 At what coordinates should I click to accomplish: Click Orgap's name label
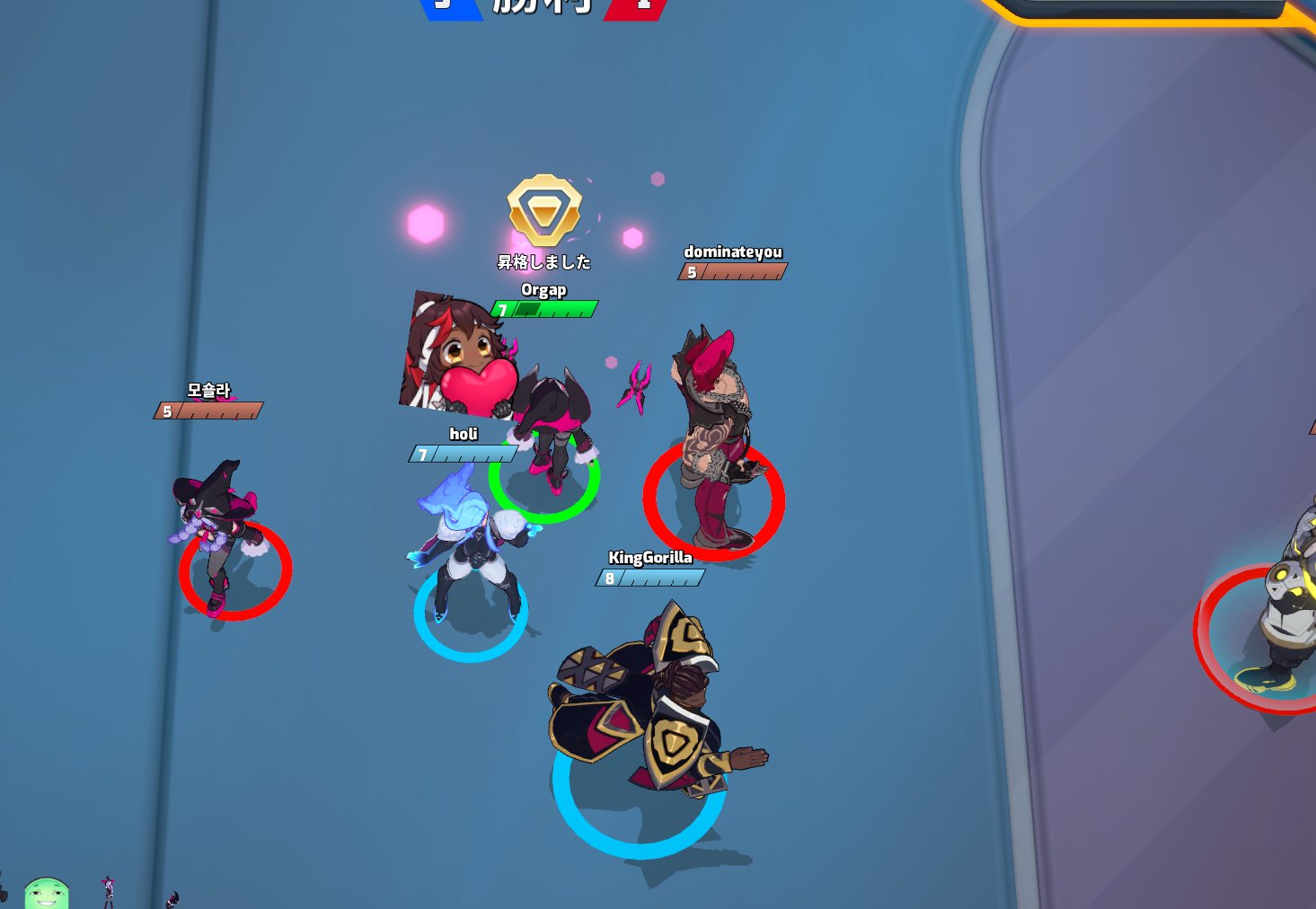[x=545, y=290]
